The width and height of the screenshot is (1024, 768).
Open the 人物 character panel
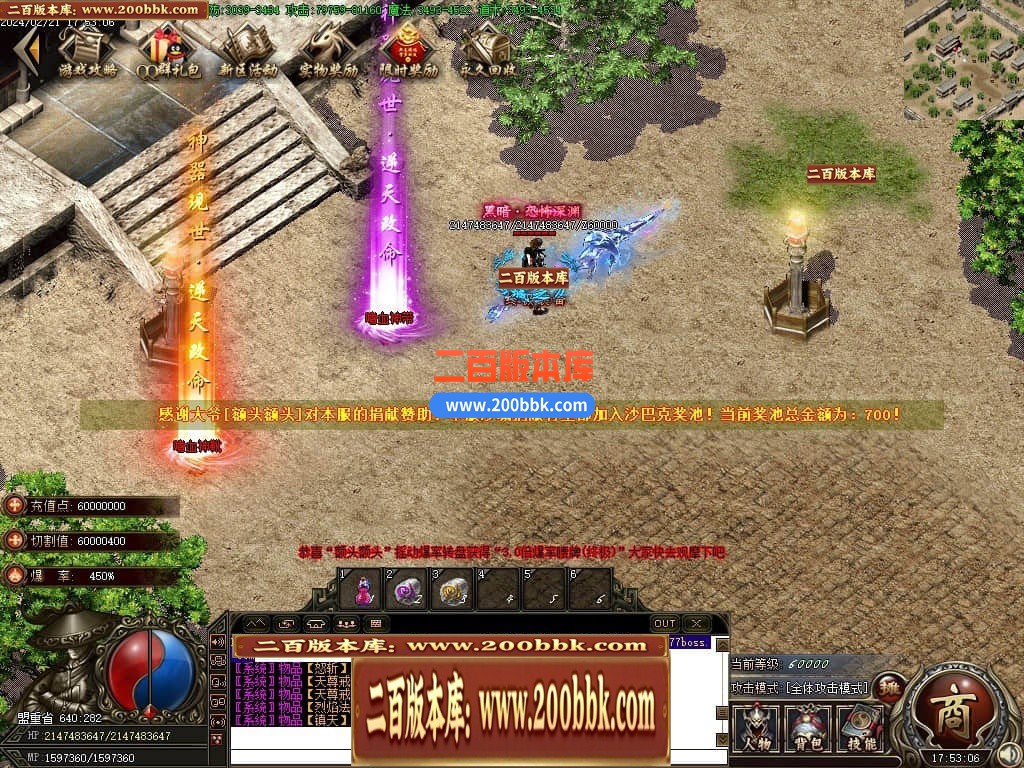click(x=757, y=727)
